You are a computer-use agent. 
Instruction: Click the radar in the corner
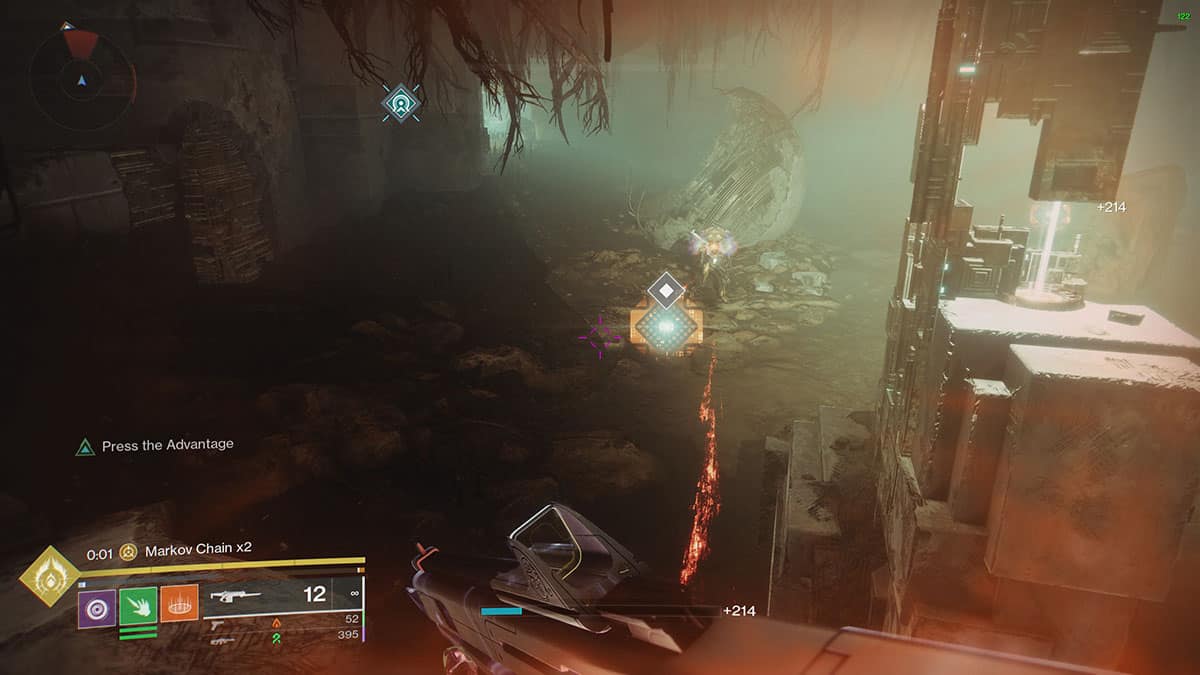tap(82, 77)
